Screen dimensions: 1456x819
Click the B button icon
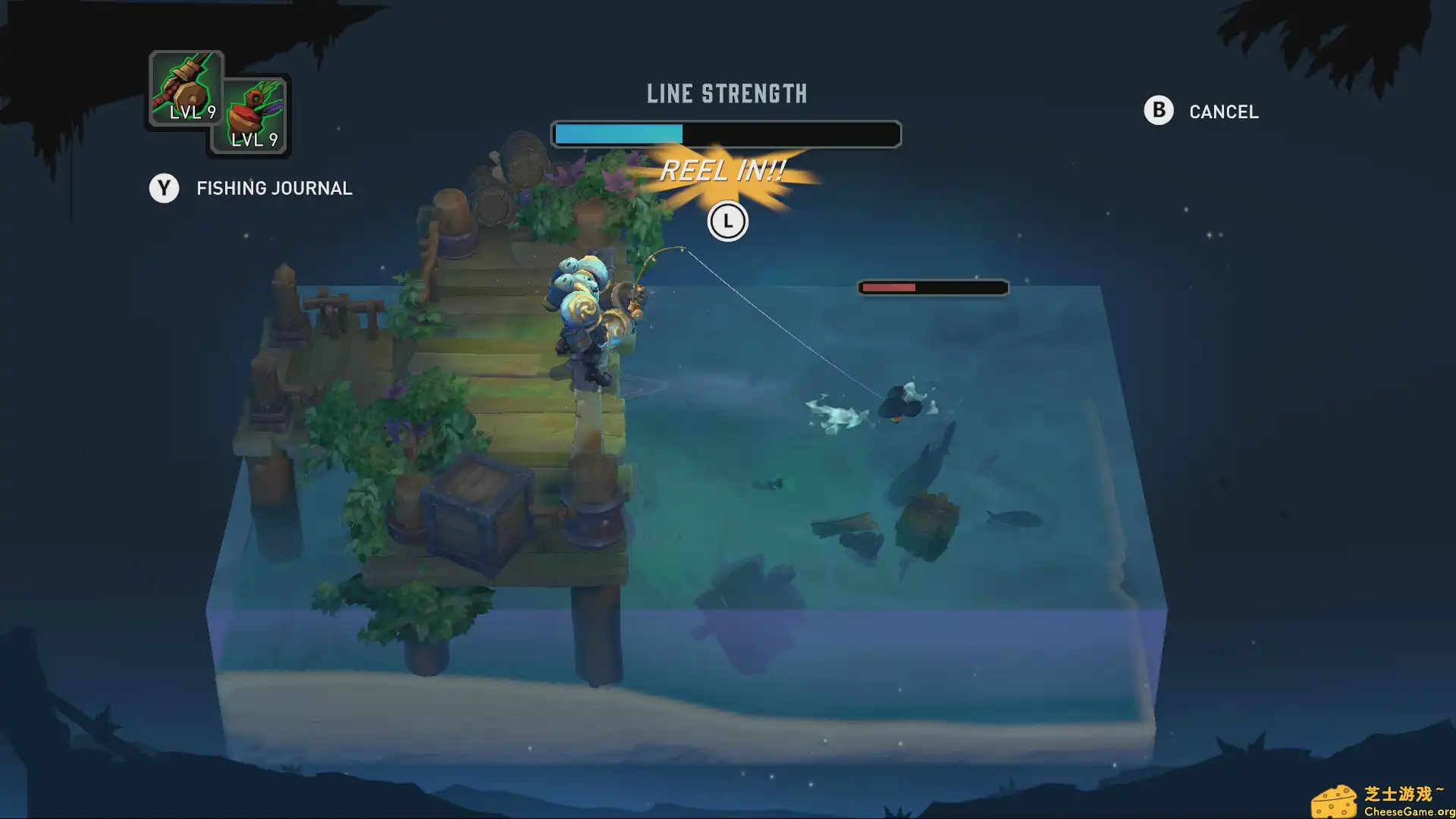coord(1157,111)
